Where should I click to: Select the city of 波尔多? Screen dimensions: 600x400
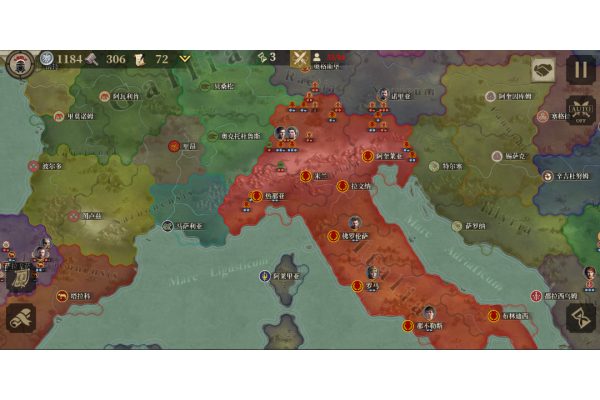pos(34,166)
